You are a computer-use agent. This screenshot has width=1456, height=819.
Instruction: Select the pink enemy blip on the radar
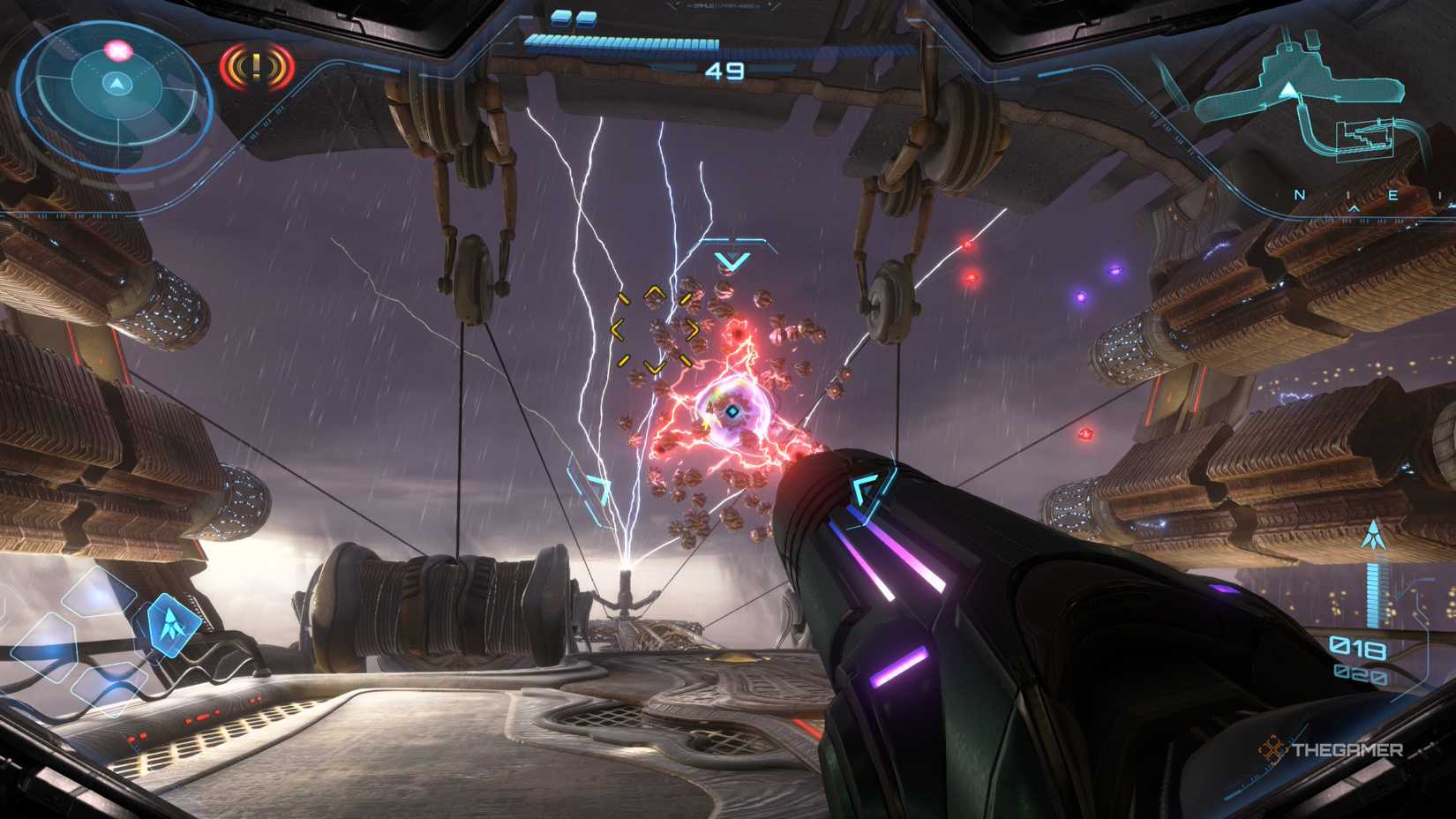pyautogui.click(x=117, y=51)
